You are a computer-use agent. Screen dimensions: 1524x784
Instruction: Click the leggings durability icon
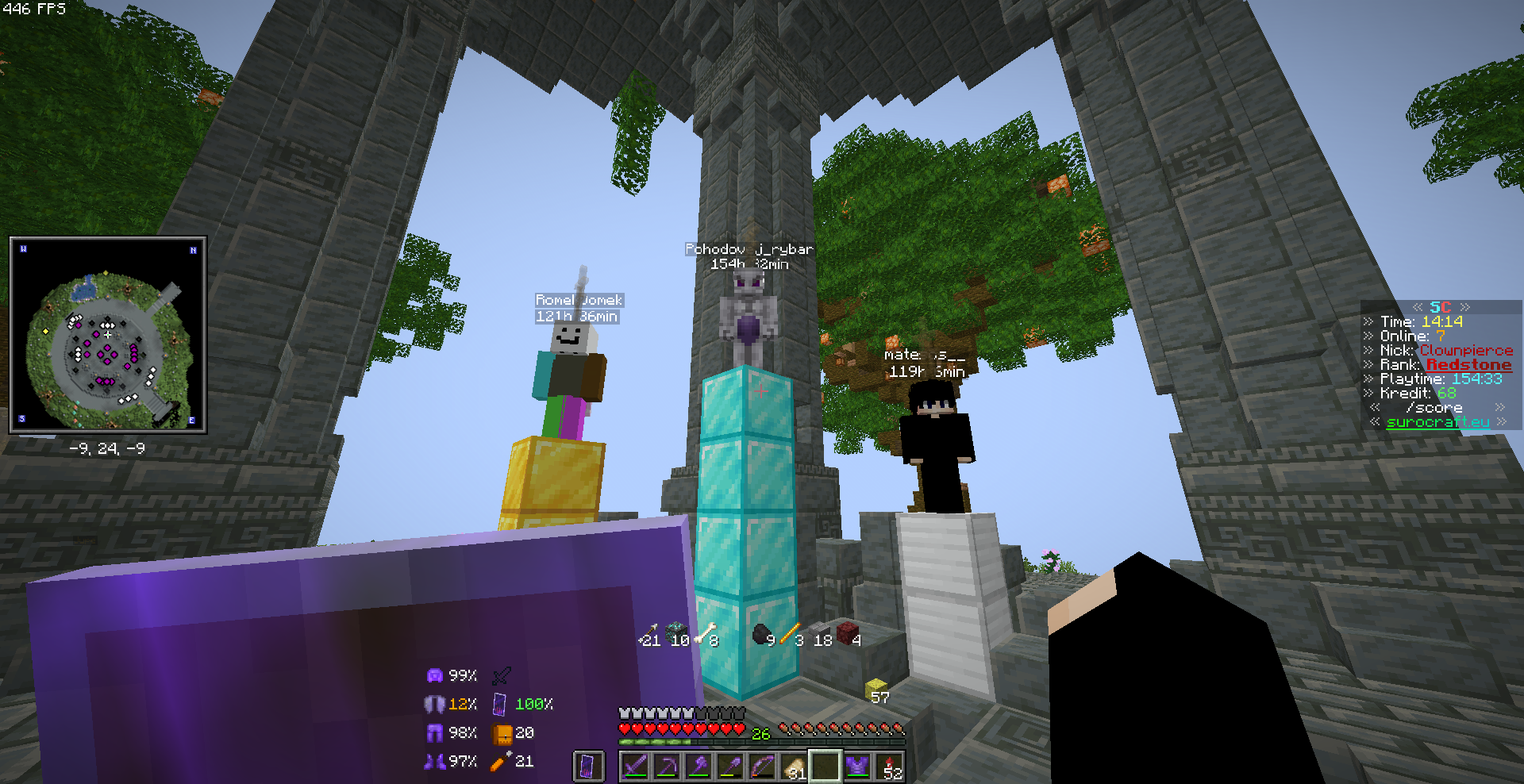434,732
